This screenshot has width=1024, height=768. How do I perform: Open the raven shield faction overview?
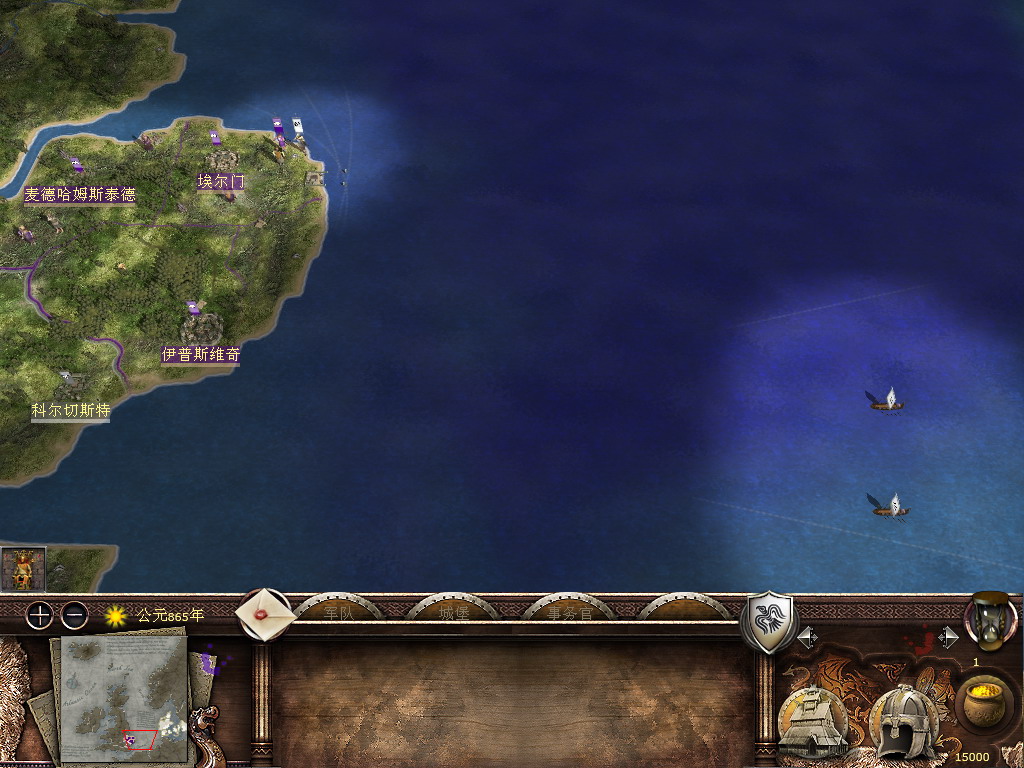pyautogui.click(x=768, y=622)
